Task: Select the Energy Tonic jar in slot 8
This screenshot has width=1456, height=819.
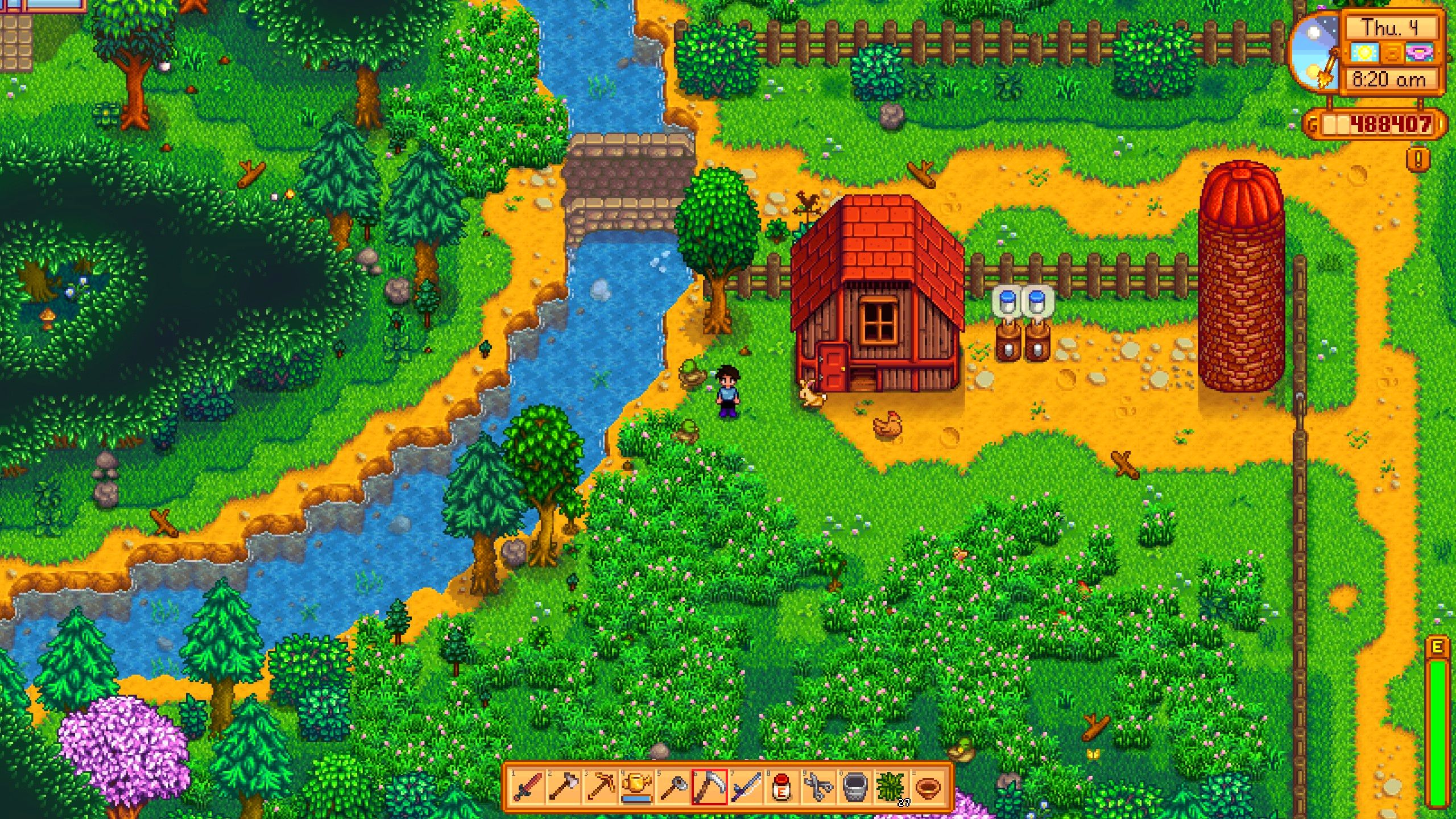Action: (782, 787)
